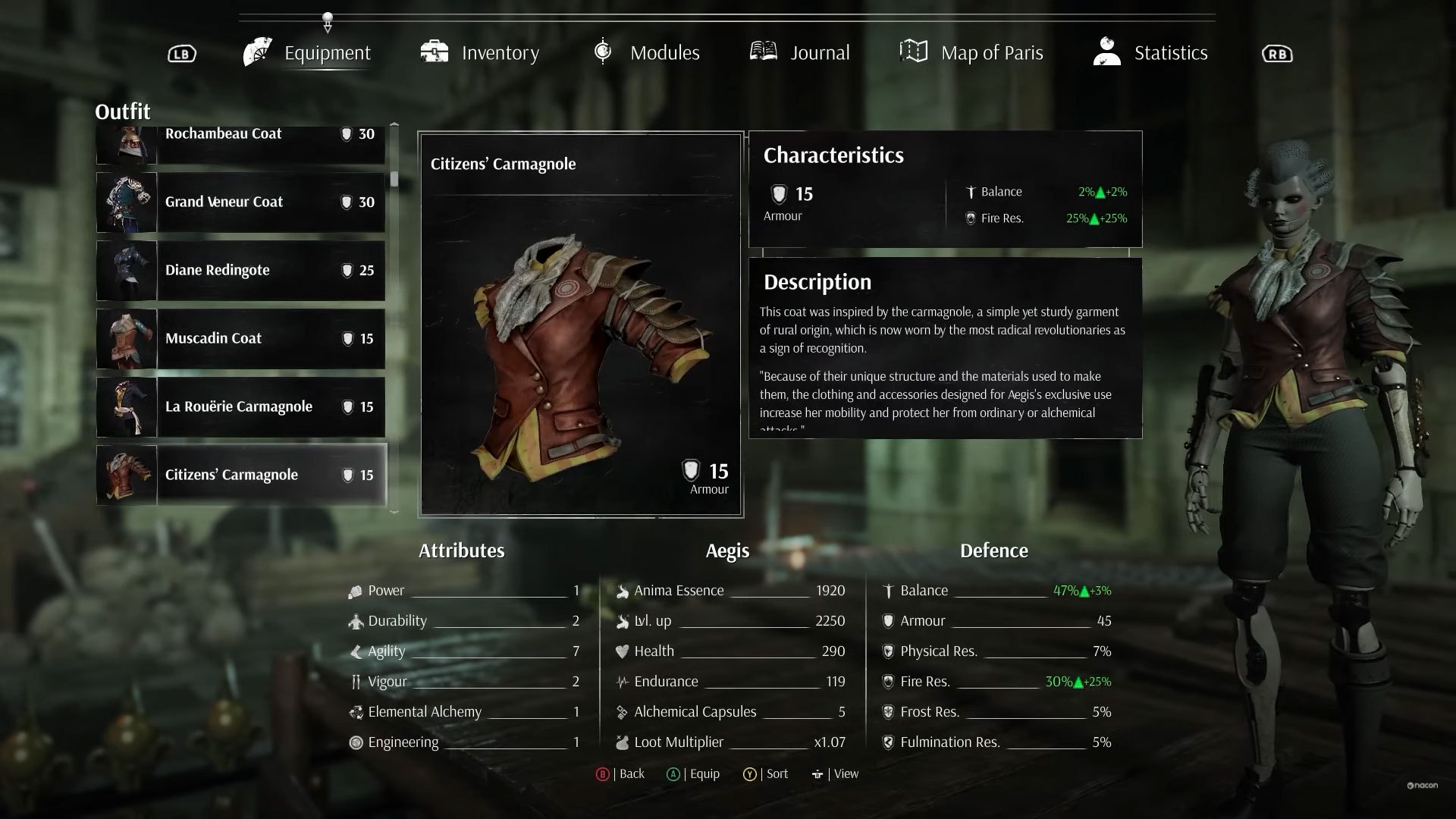Select the Diane Redingote outfit
The height and width of the screenshot is (819, 1456).
[240, 271]
